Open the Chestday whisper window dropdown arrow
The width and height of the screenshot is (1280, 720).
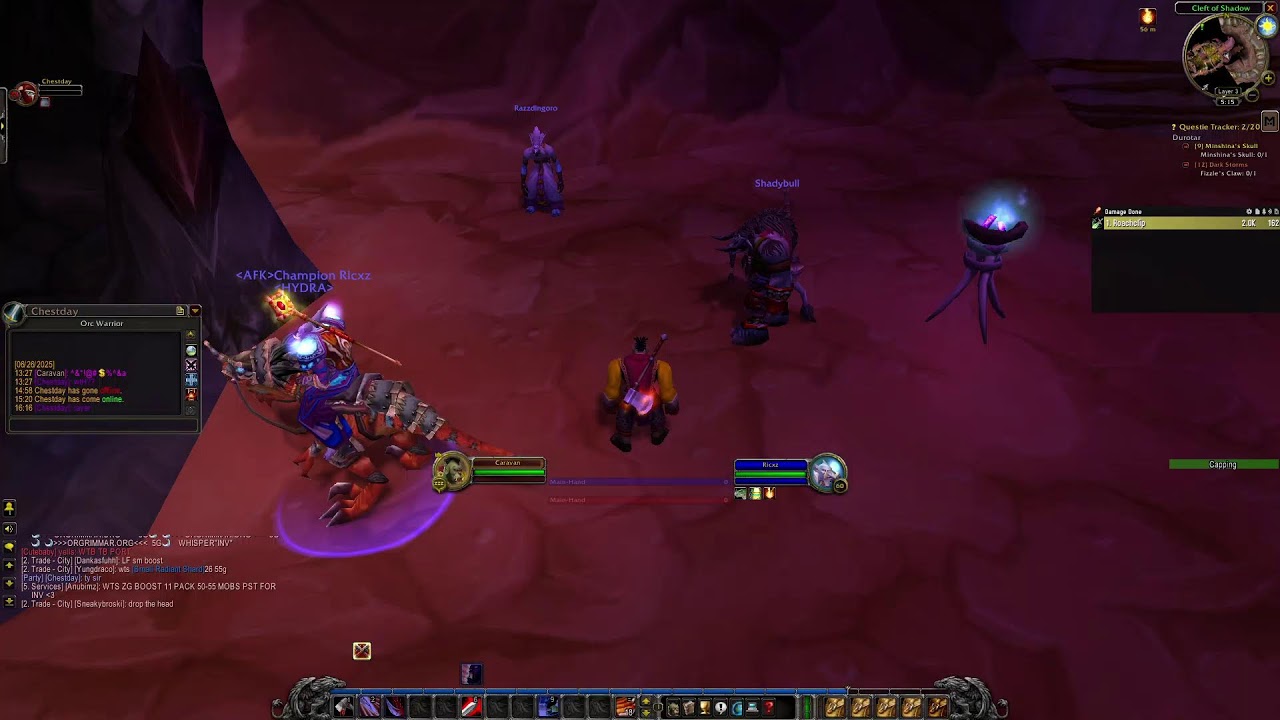[195, 311]
